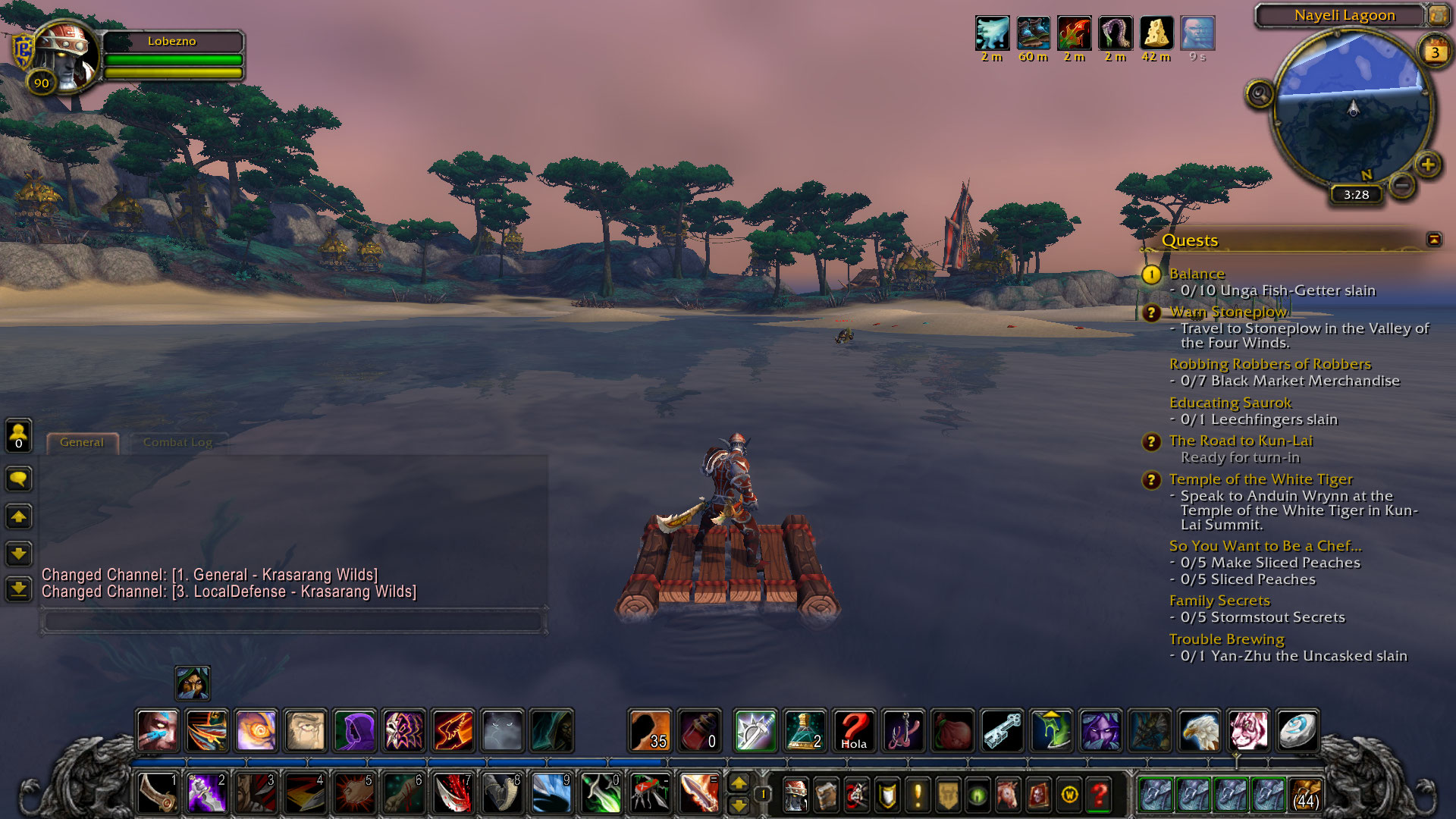Open the Temple of the White Tiger quest

[1260, 479]
